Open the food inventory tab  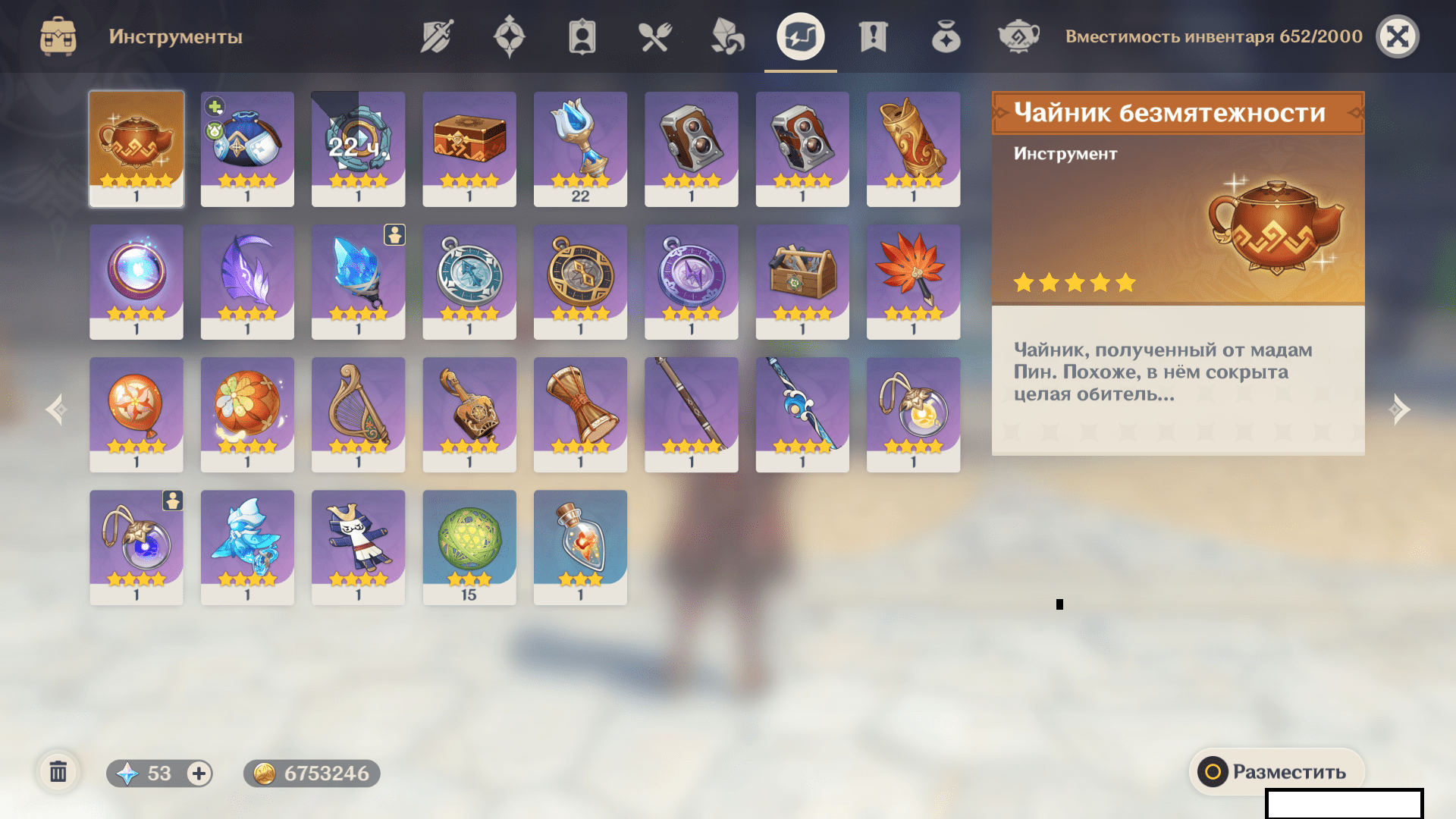(654, 36)
